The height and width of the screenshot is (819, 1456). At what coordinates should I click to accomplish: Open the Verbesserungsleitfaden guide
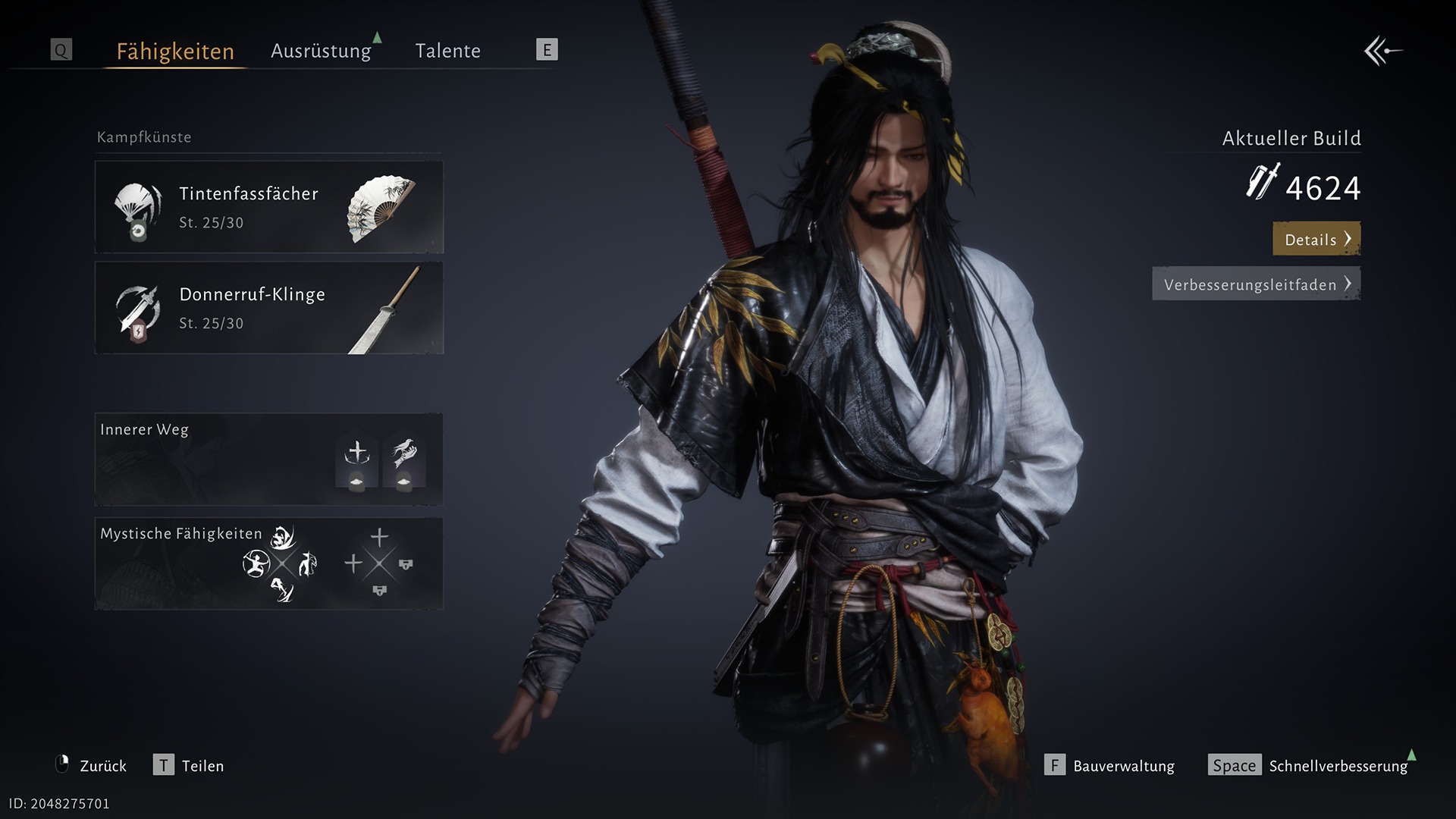coord(1256,284)
